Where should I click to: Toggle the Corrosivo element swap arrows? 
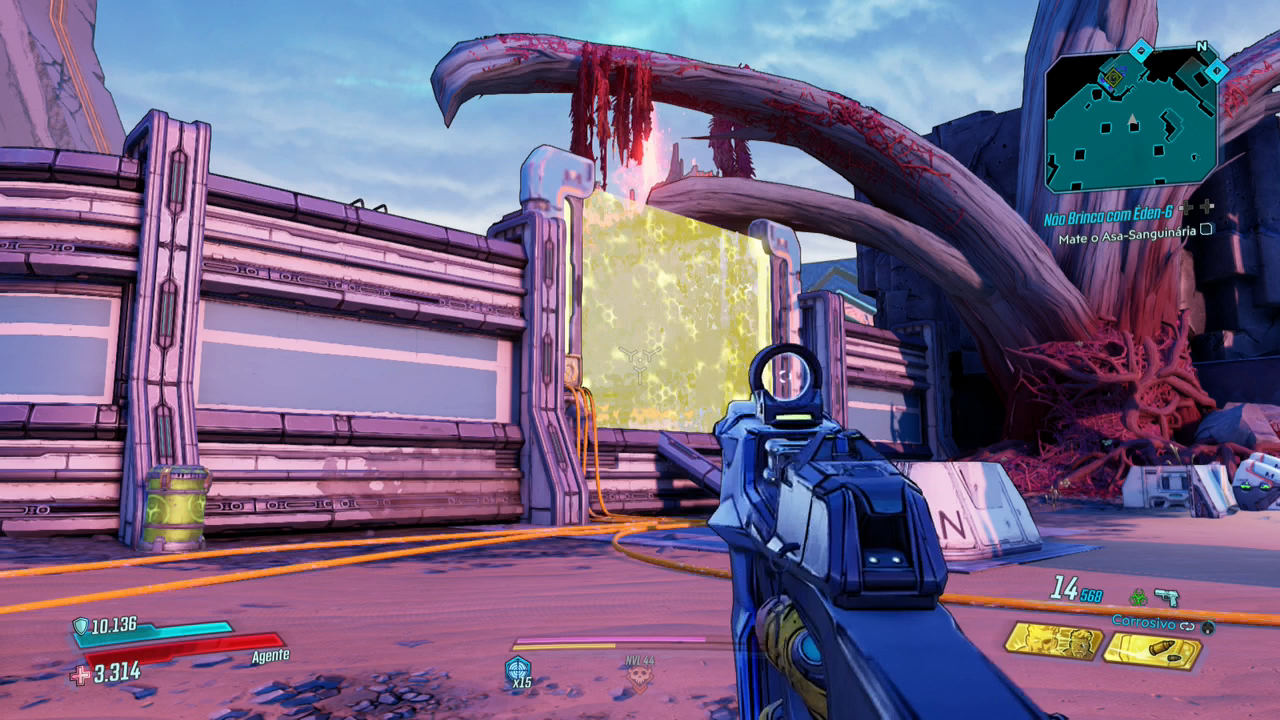[1188, 626]
